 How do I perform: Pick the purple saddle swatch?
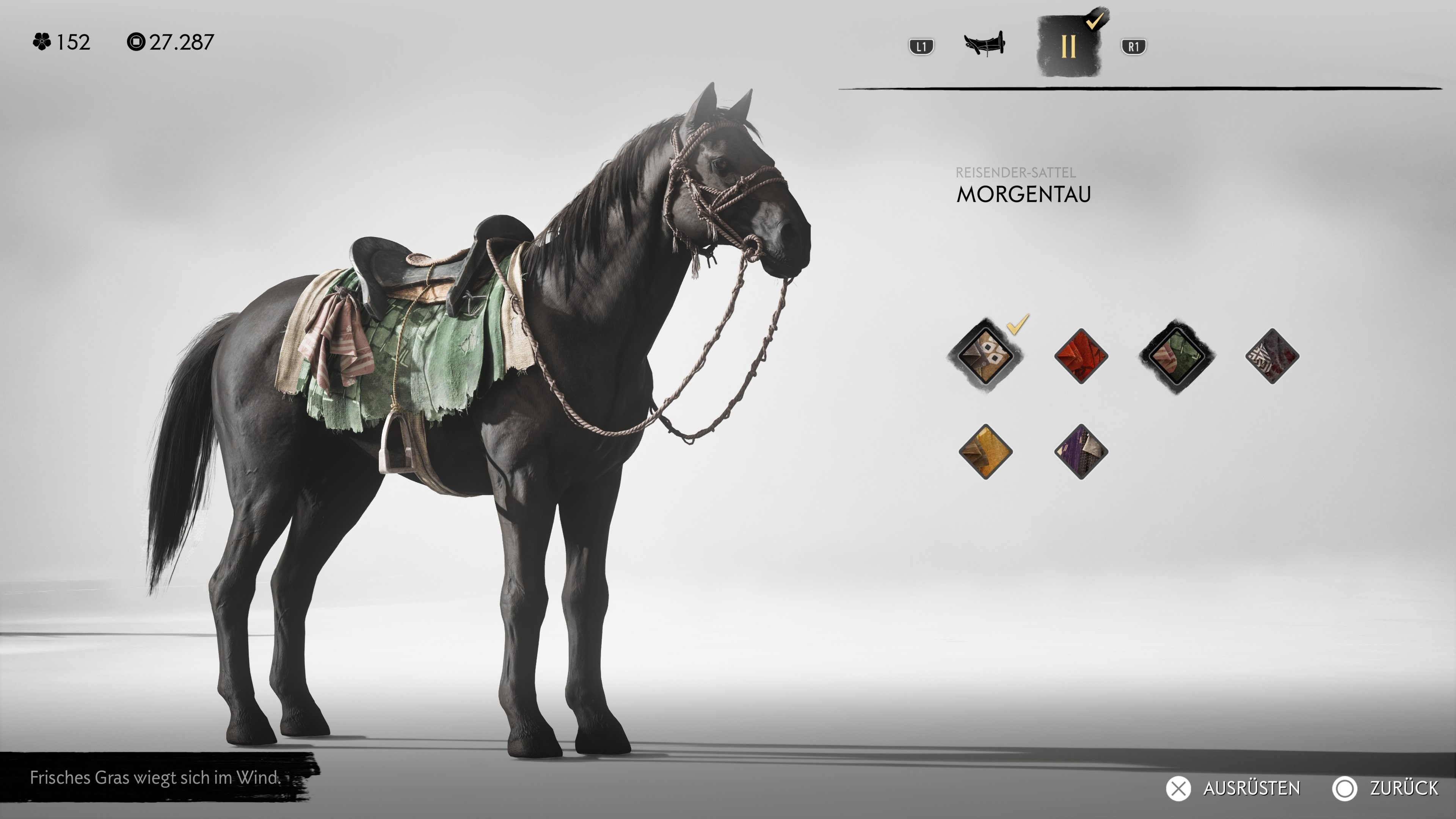tap(1081, 451)
